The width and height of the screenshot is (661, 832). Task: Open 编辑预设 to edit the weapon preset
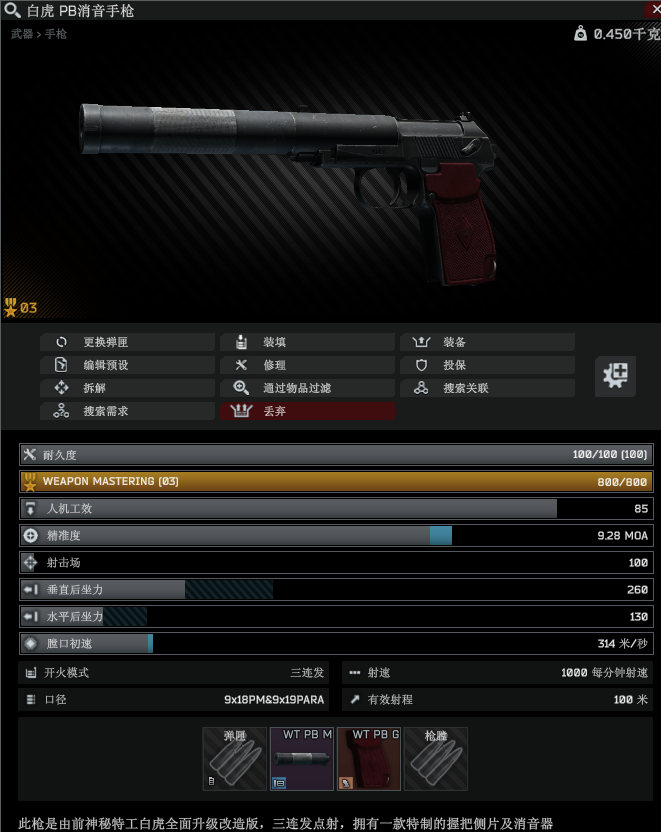point(127,365)
